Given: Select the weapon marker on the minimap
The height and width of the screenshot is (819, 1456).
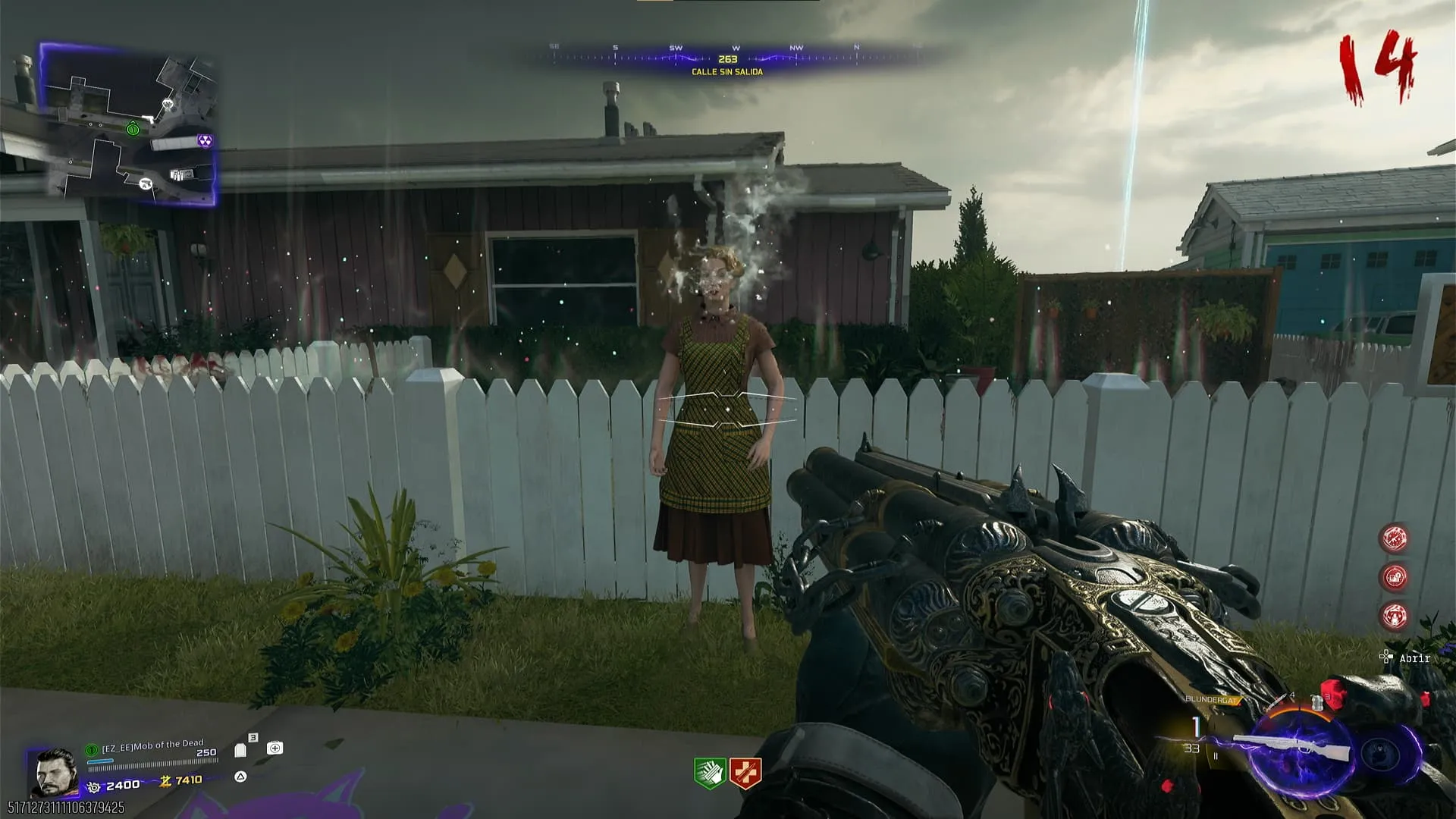Looking at the screenshot, I should (x=144, y=184).
